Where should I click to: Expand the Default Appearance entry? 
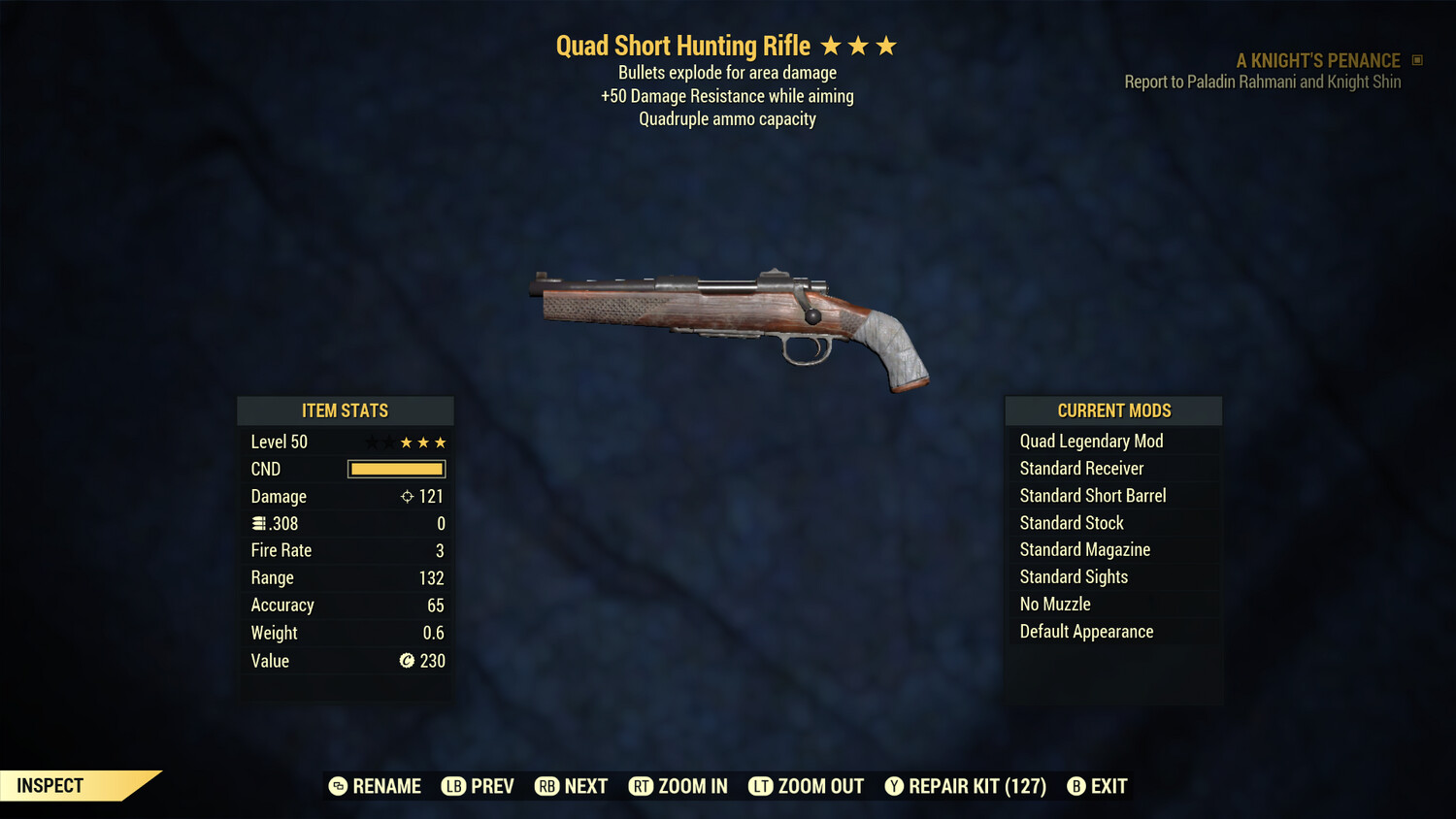(x=1086, y=631)
